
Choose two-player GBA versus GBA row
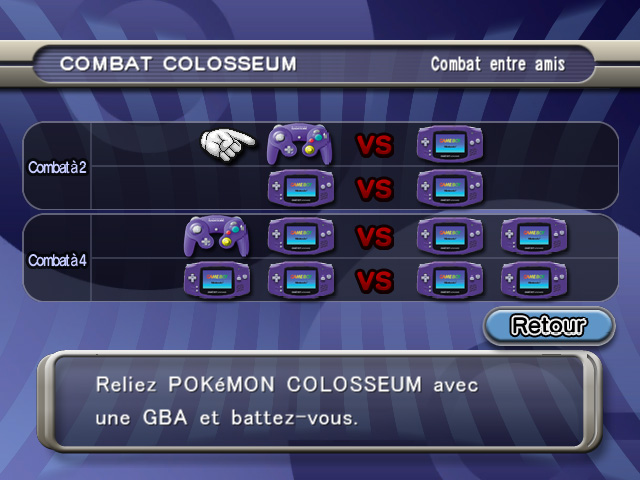pyautogui.click(x=374, y=188)
